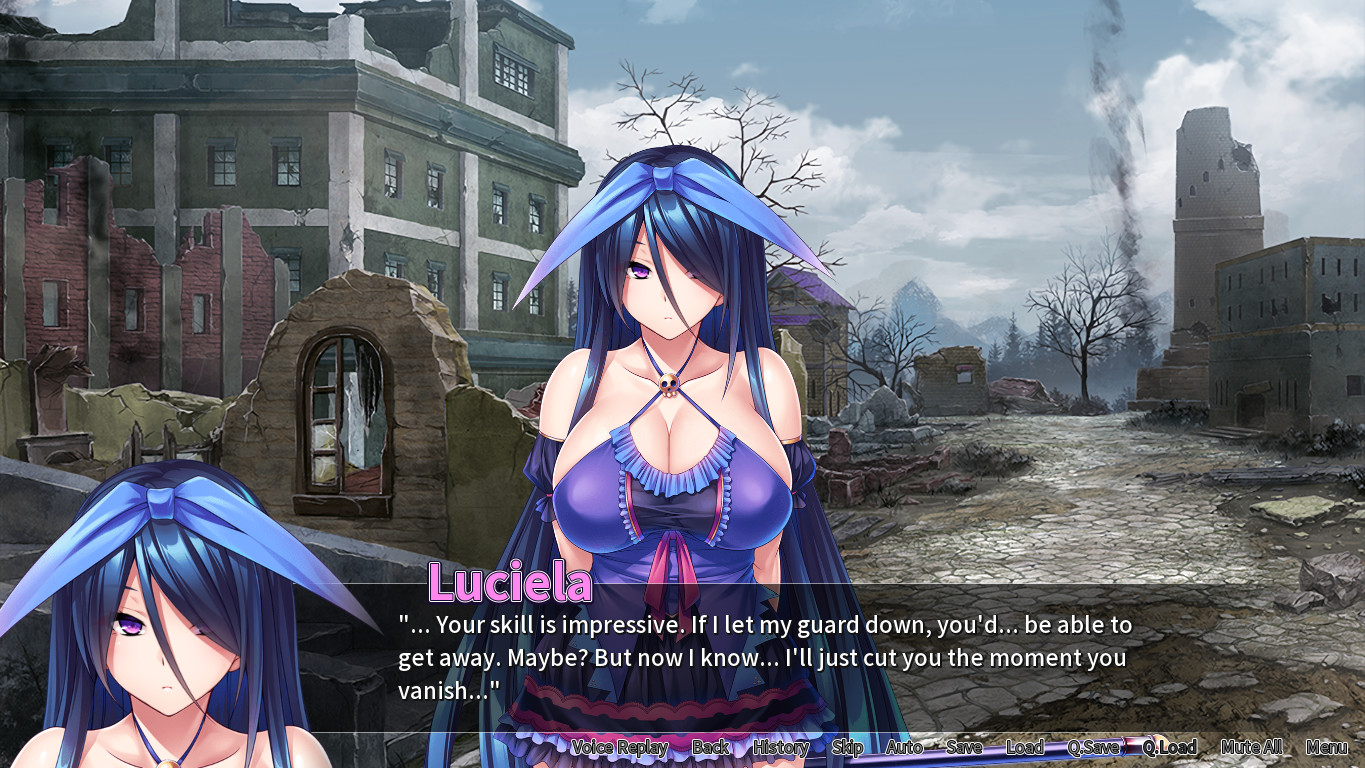Viewport: 1365px width, 768px height.
Task: Quick save with Q.Save
Action: (x=1093, y=747)
